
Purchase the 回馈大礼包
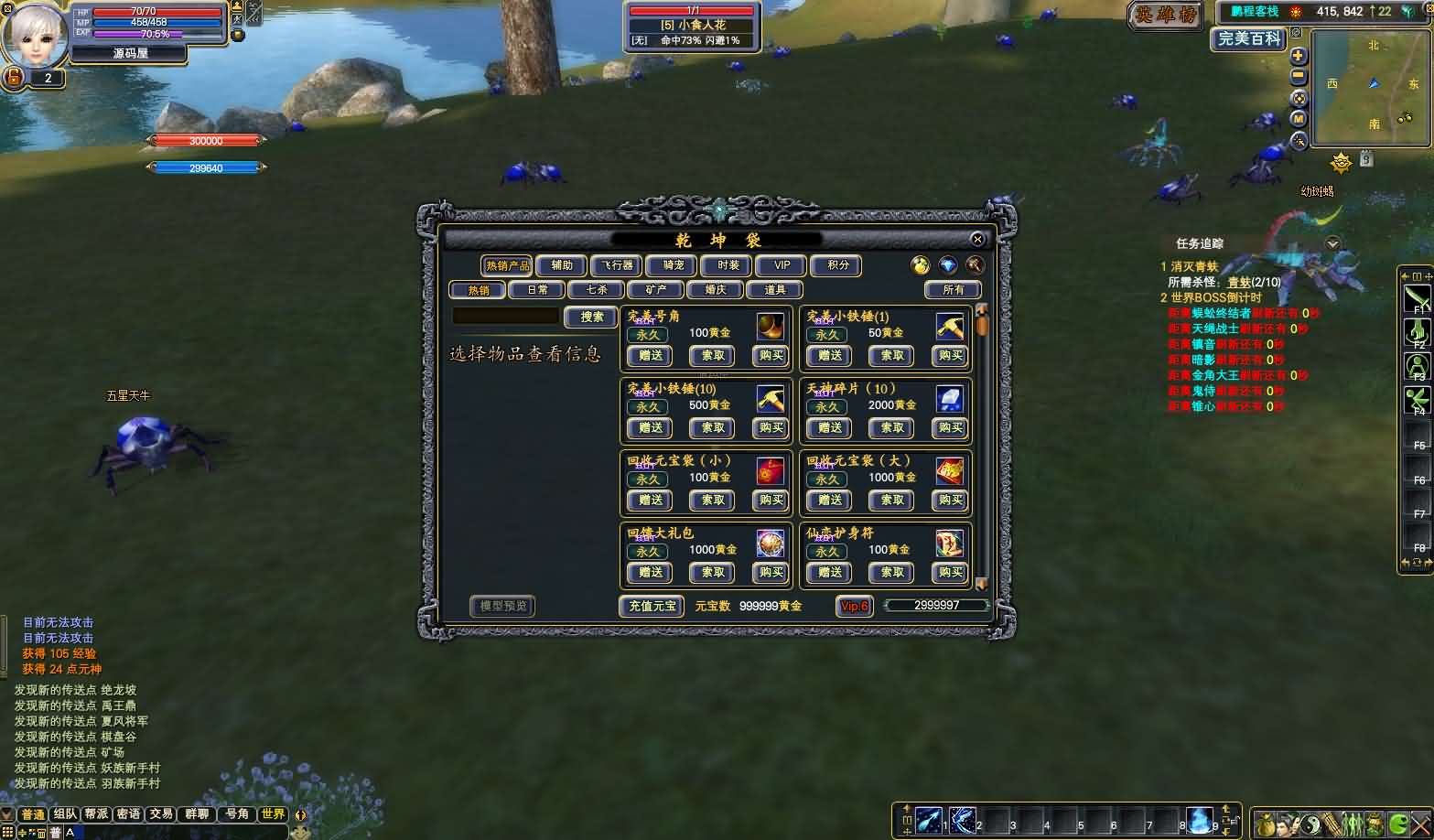(771, 573)
